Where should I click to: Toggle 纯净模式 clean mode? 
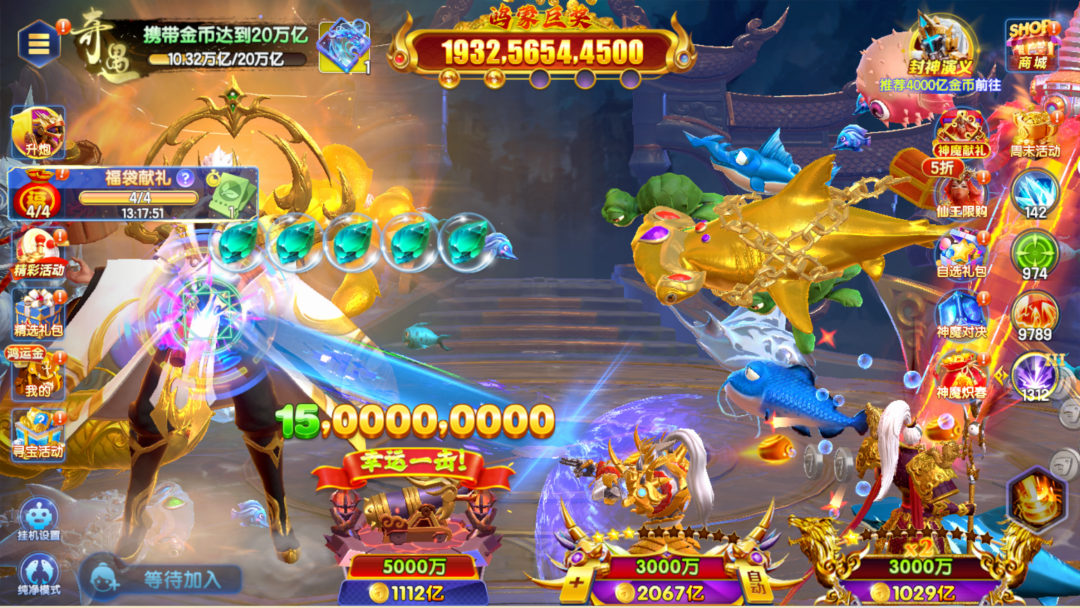(x=38, y=572)
